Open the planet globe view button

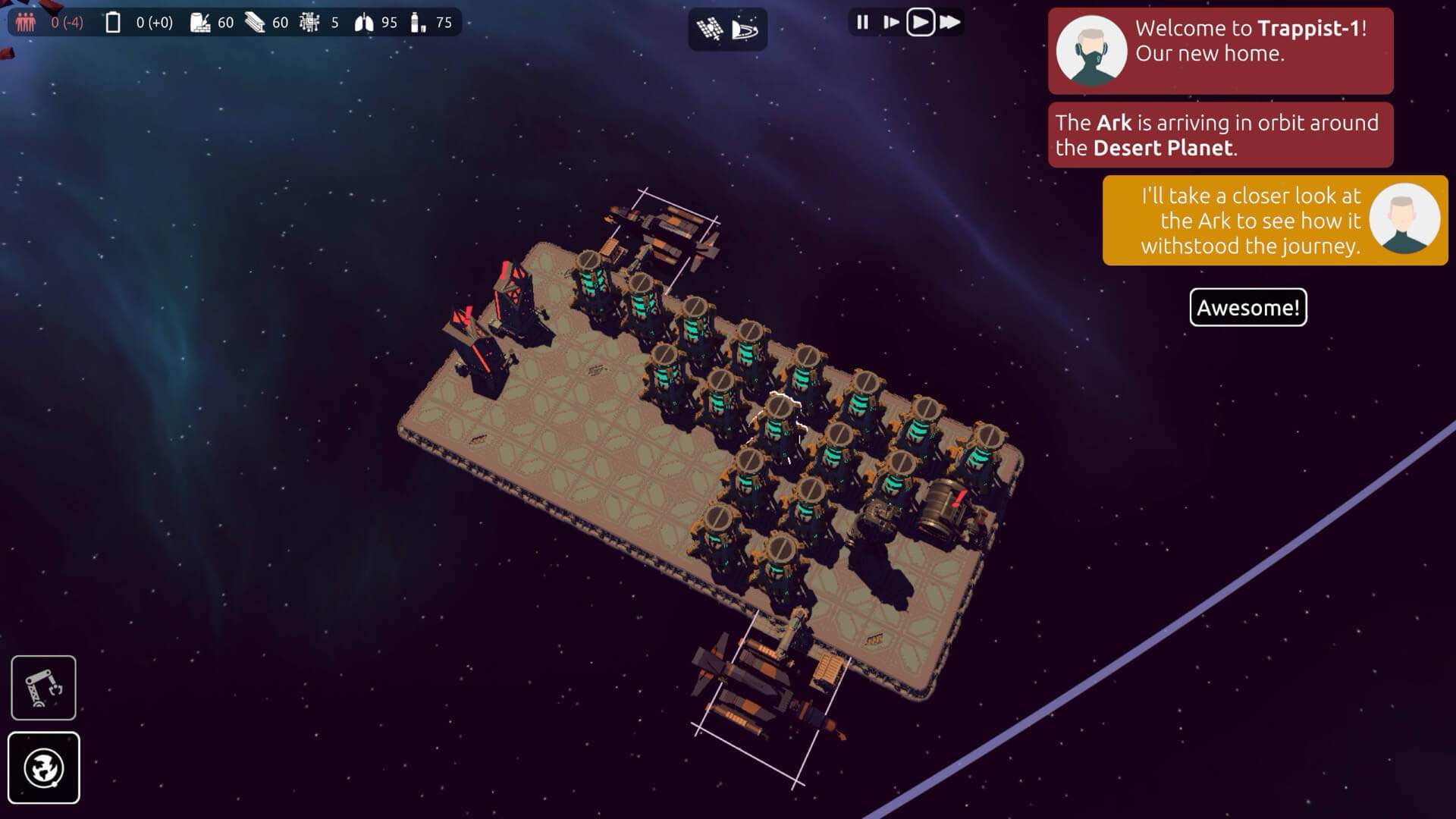(43, 767)
